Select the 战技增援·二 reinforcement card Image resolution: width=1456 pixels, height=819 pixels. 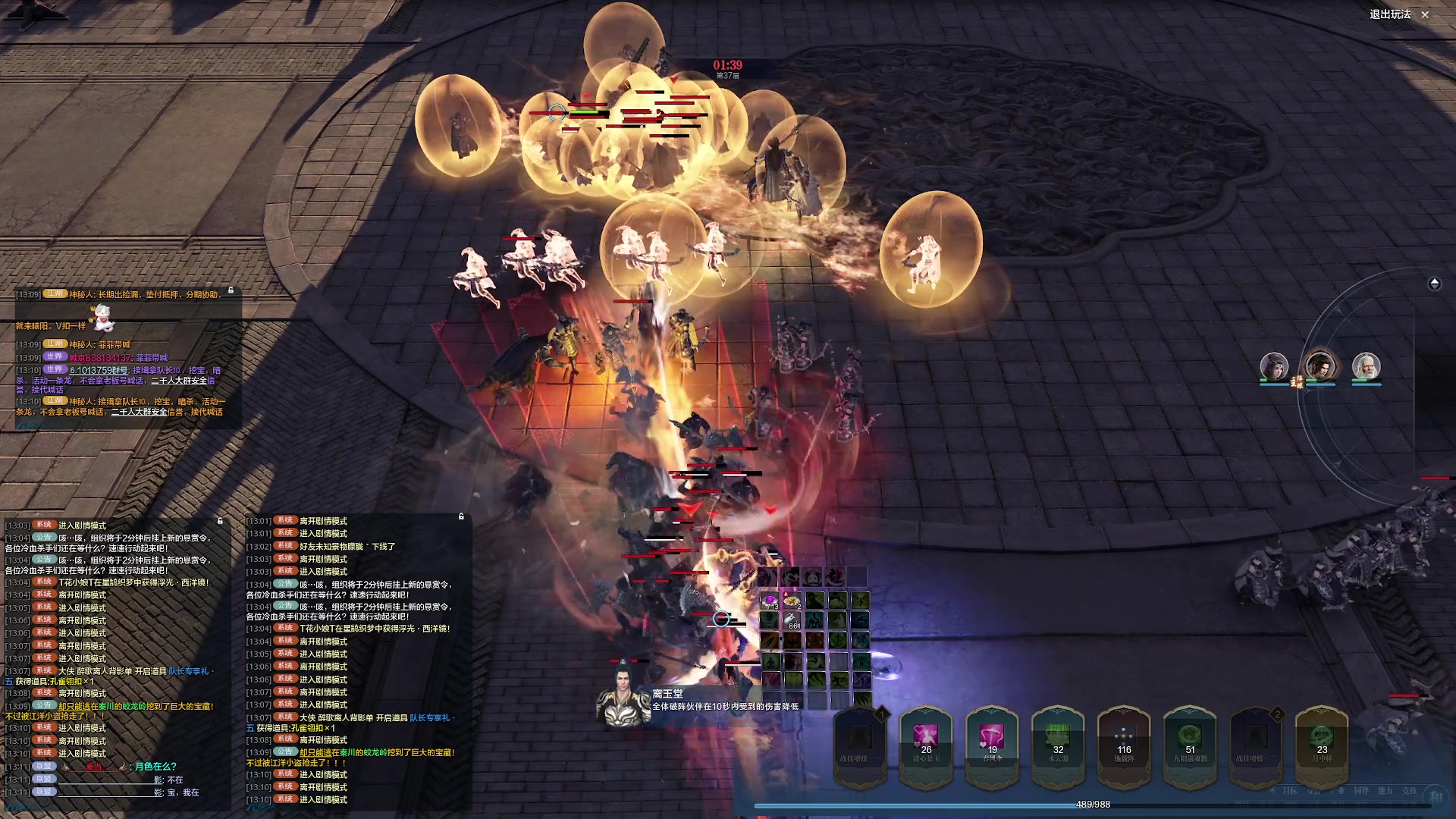coord(1256,742)
